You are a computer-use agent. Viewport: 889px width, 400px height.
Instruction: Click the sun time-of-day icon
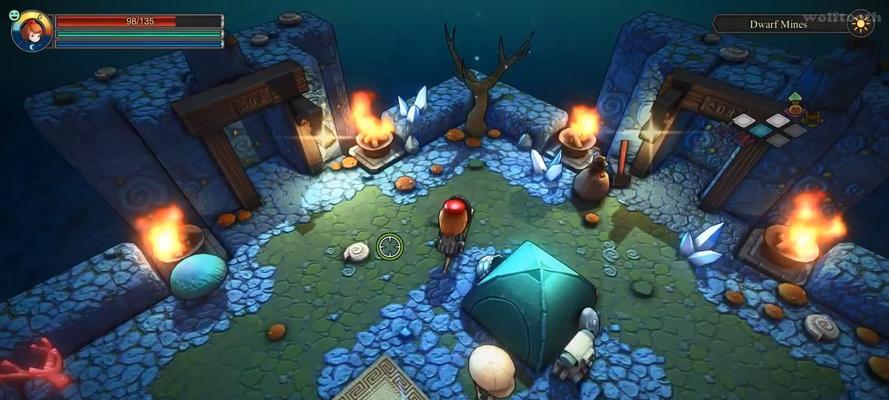(x=860, y=24)
